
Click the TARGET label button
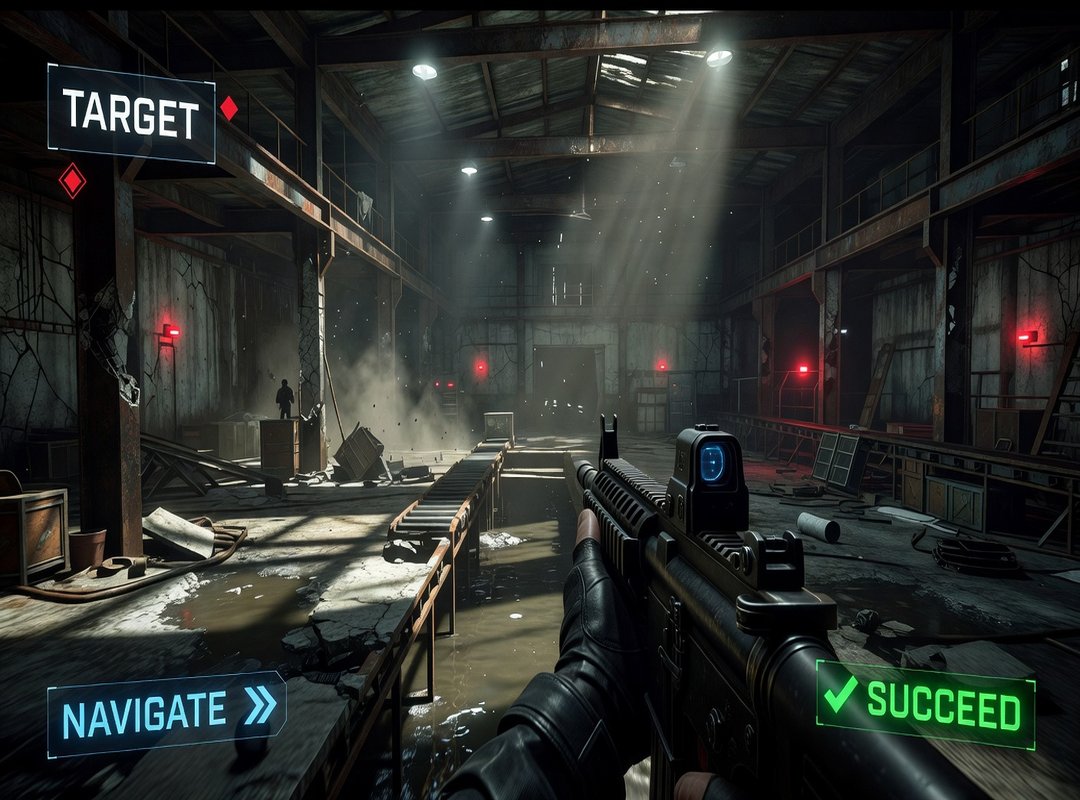(131, 114)
